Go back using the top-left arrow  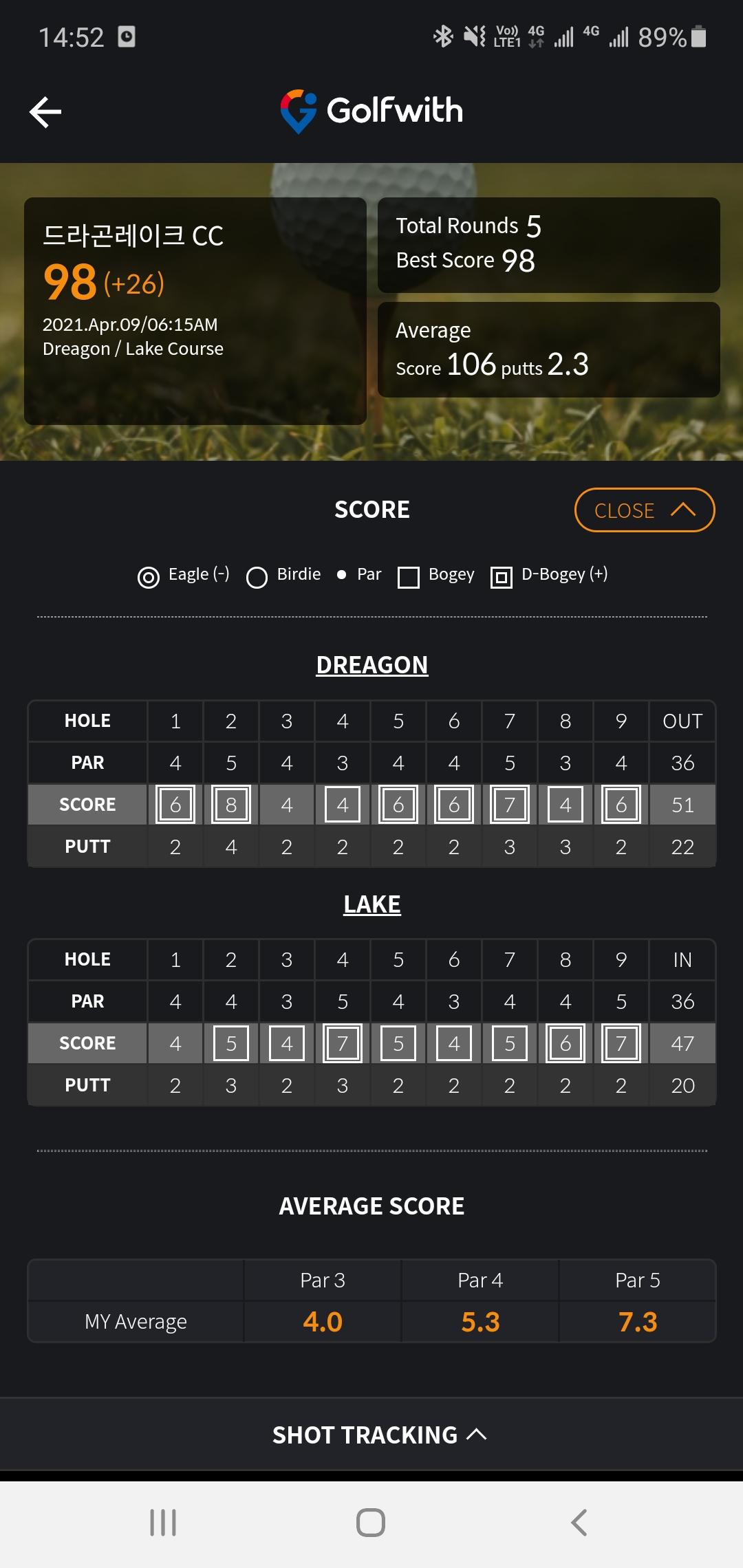[x=45, y=112]
